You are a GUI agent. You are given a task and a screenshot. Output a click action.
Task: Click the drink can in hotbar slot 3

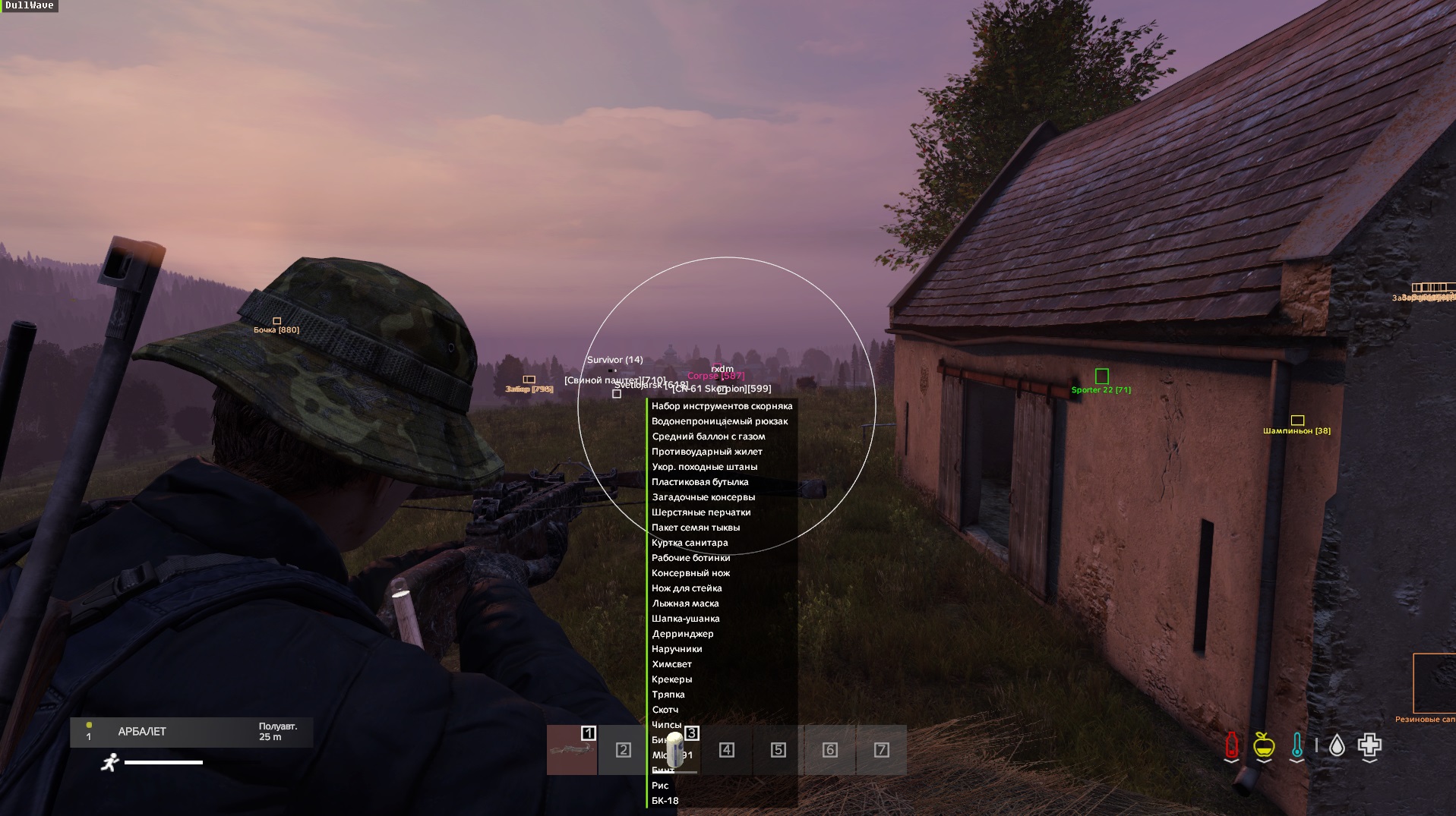675,750
